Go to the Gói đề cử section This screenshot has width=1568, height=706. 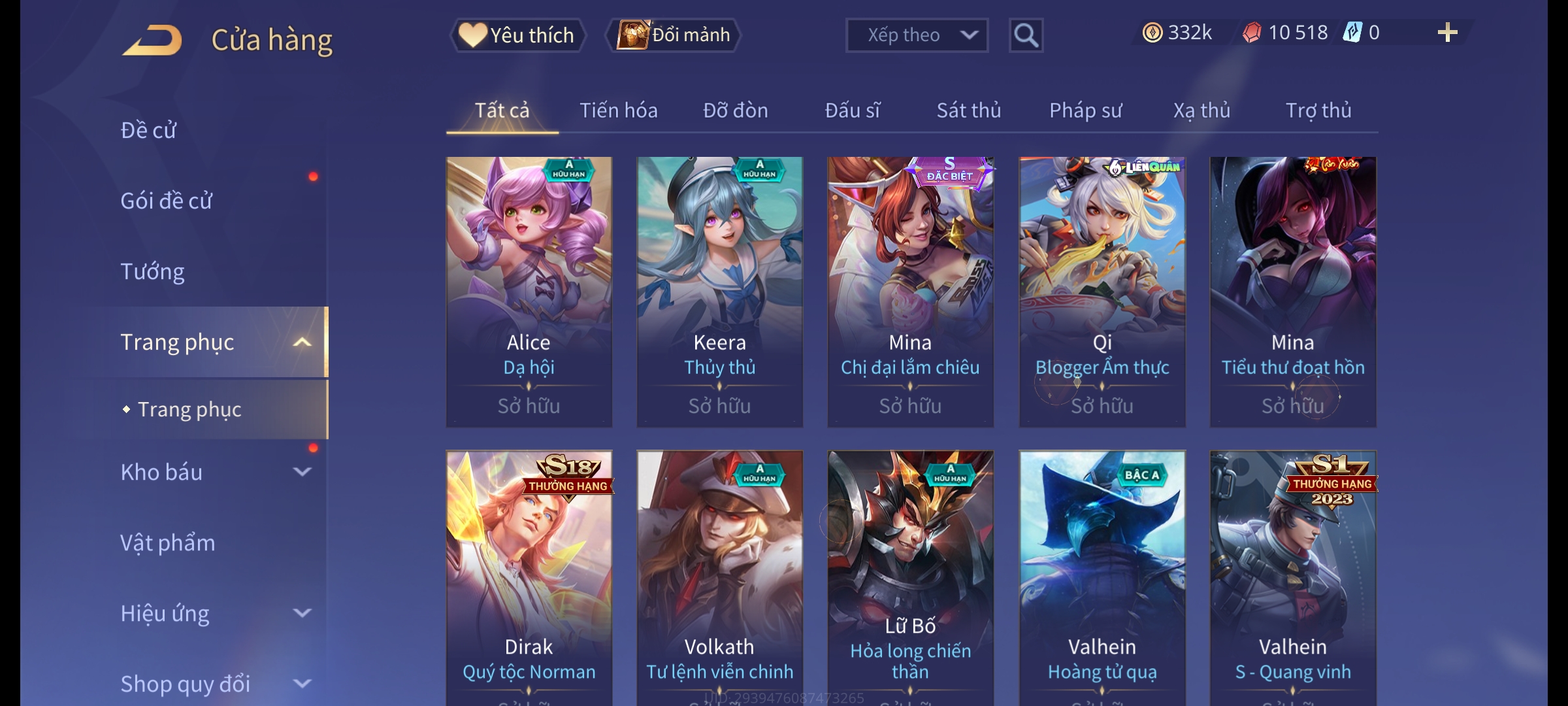(166, 201)
